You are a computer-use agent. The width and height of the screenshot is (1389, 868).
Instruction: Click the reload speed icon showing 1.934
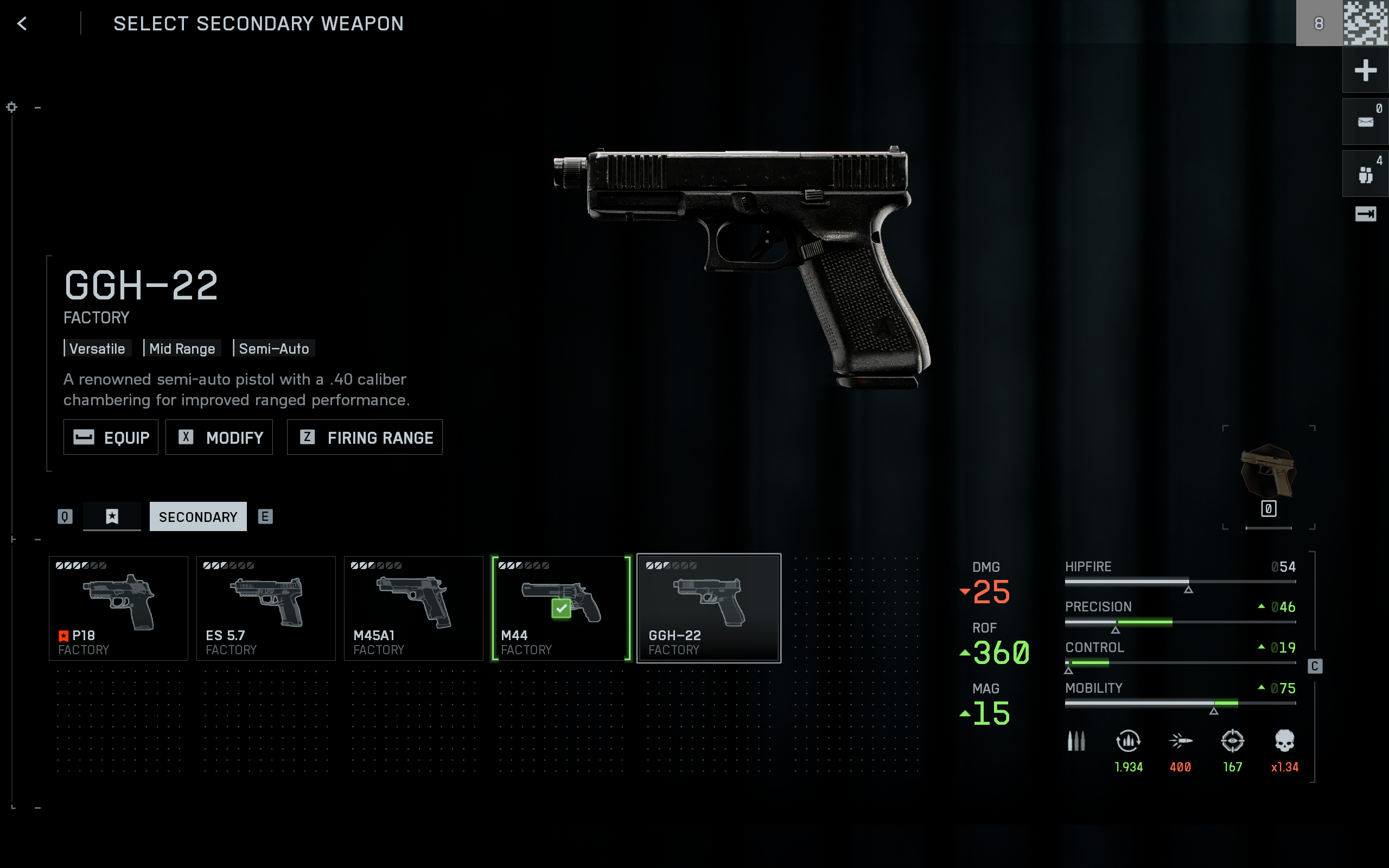tap(1128, 741)
